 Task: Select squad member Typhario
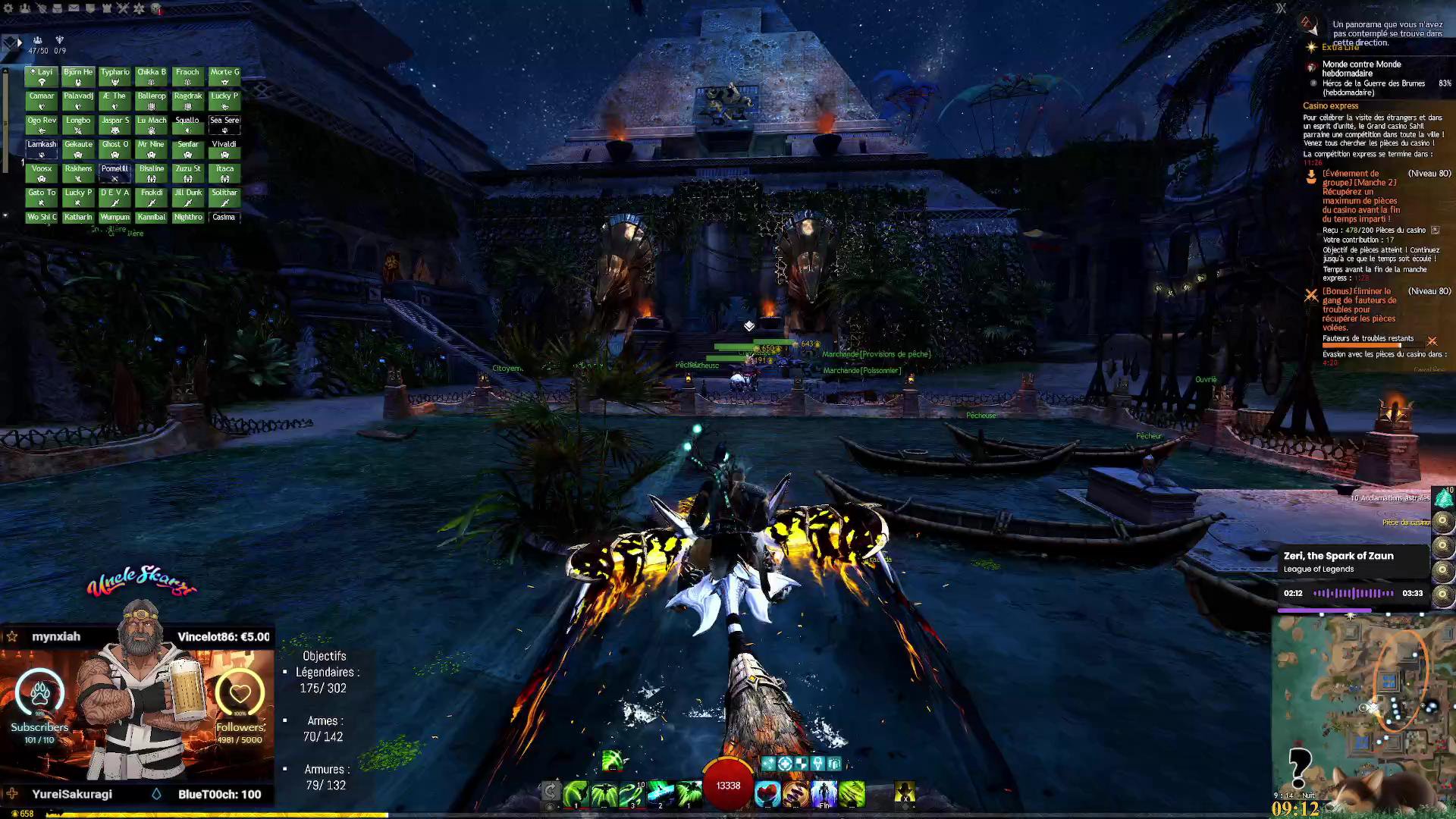pyautogui.click(x=115, y=77)
